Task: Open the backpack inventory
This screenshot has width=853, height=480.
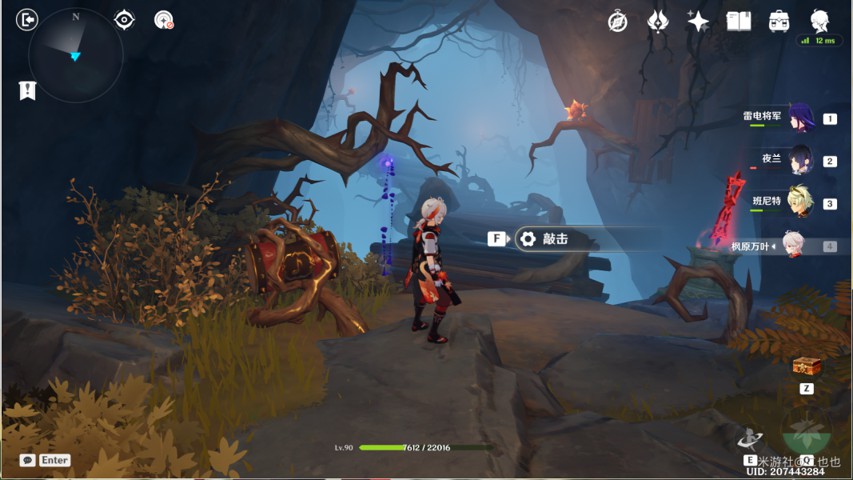Action: coord(779,21)
